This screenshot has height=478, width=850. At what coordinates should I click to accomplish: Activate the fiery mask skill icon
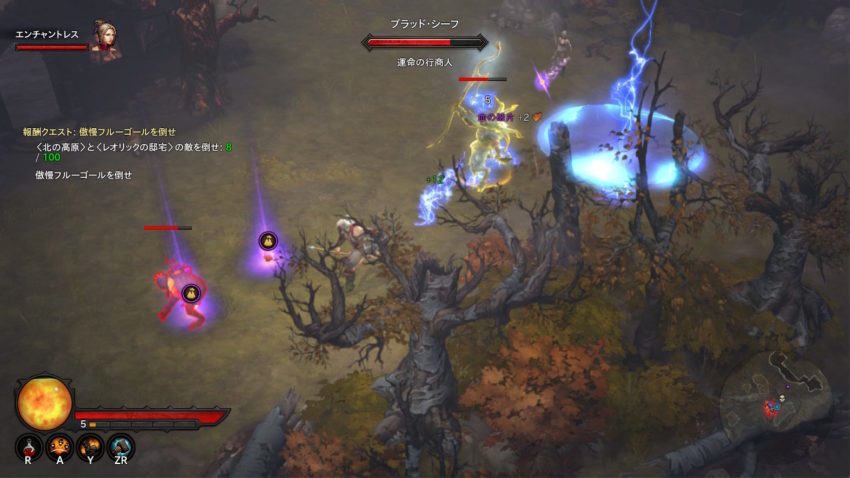(59, 446)
